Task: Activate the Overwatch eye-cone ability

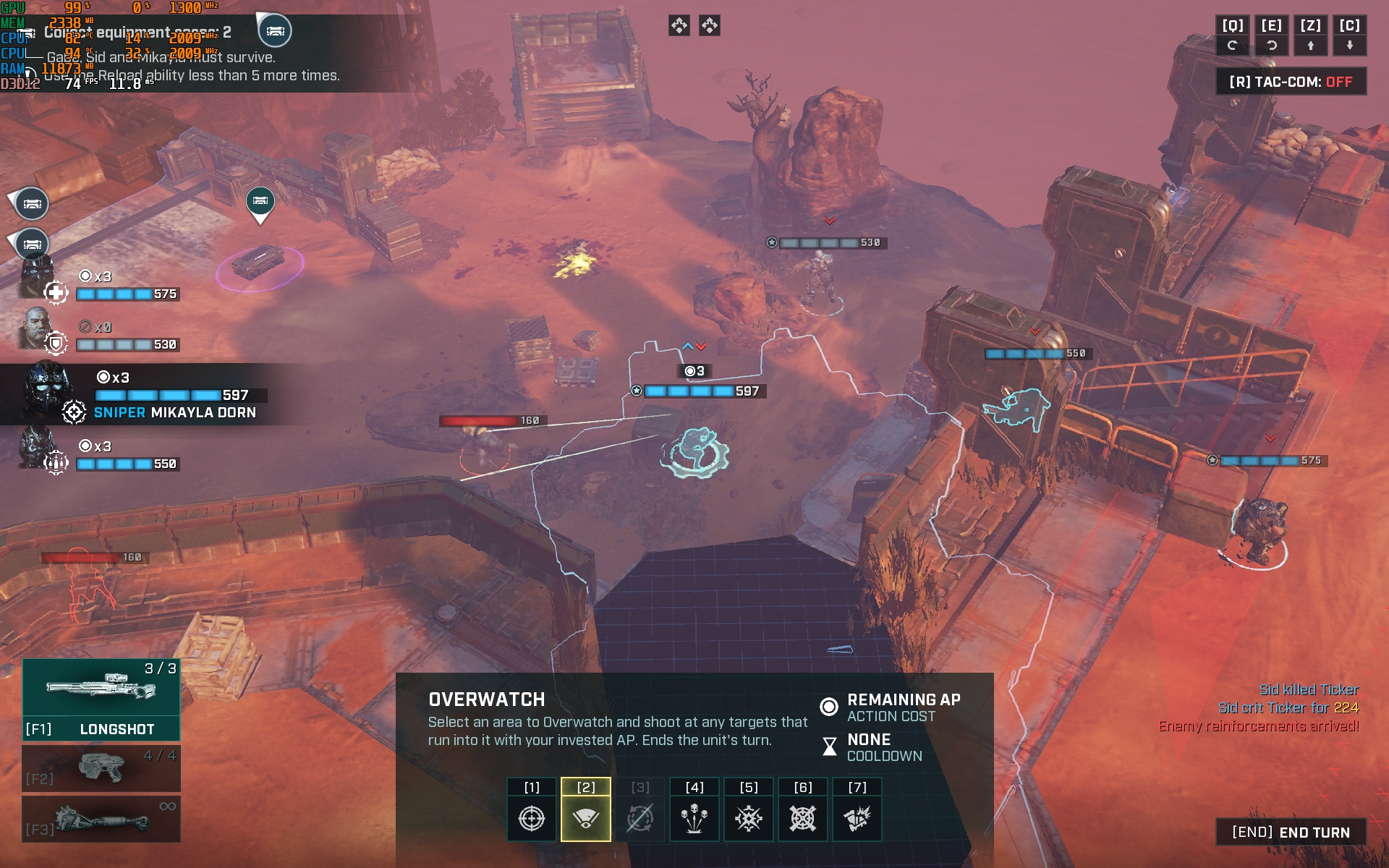Action: point(586,818)
